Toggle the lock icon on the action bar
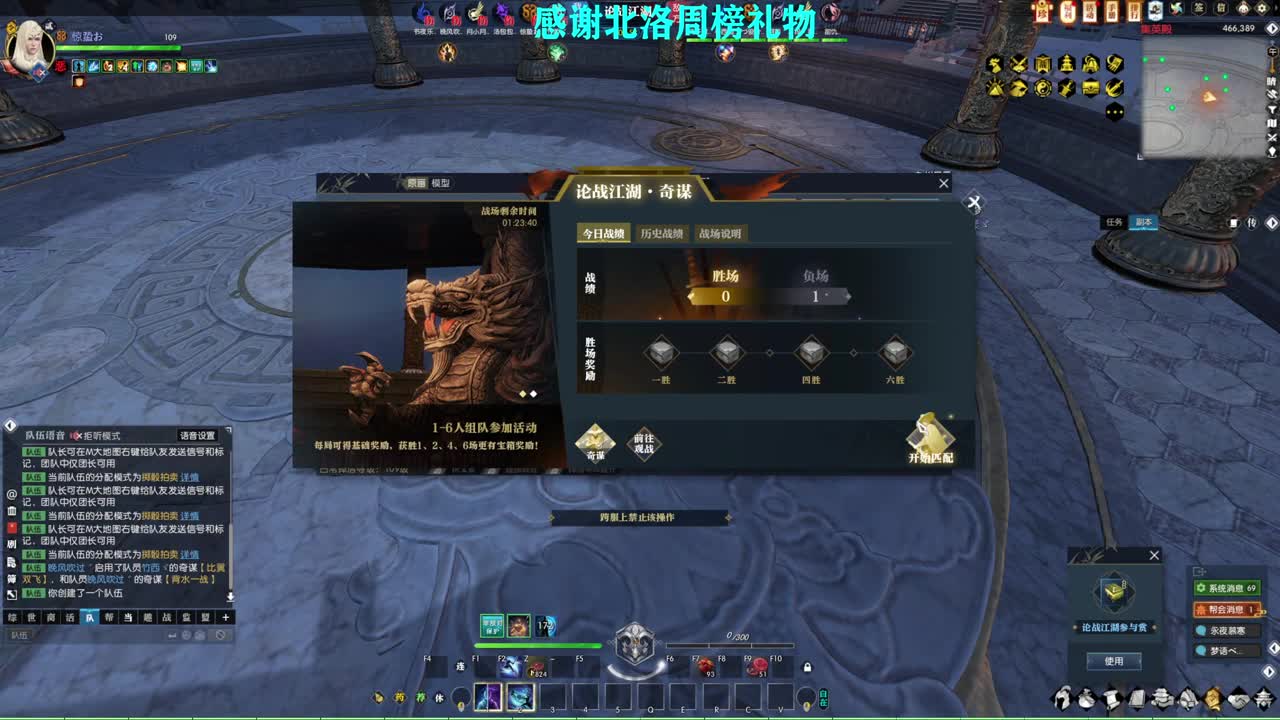The height and width of the screenshot is (720, 1280). pyautogui.click(x=807, y=665)
